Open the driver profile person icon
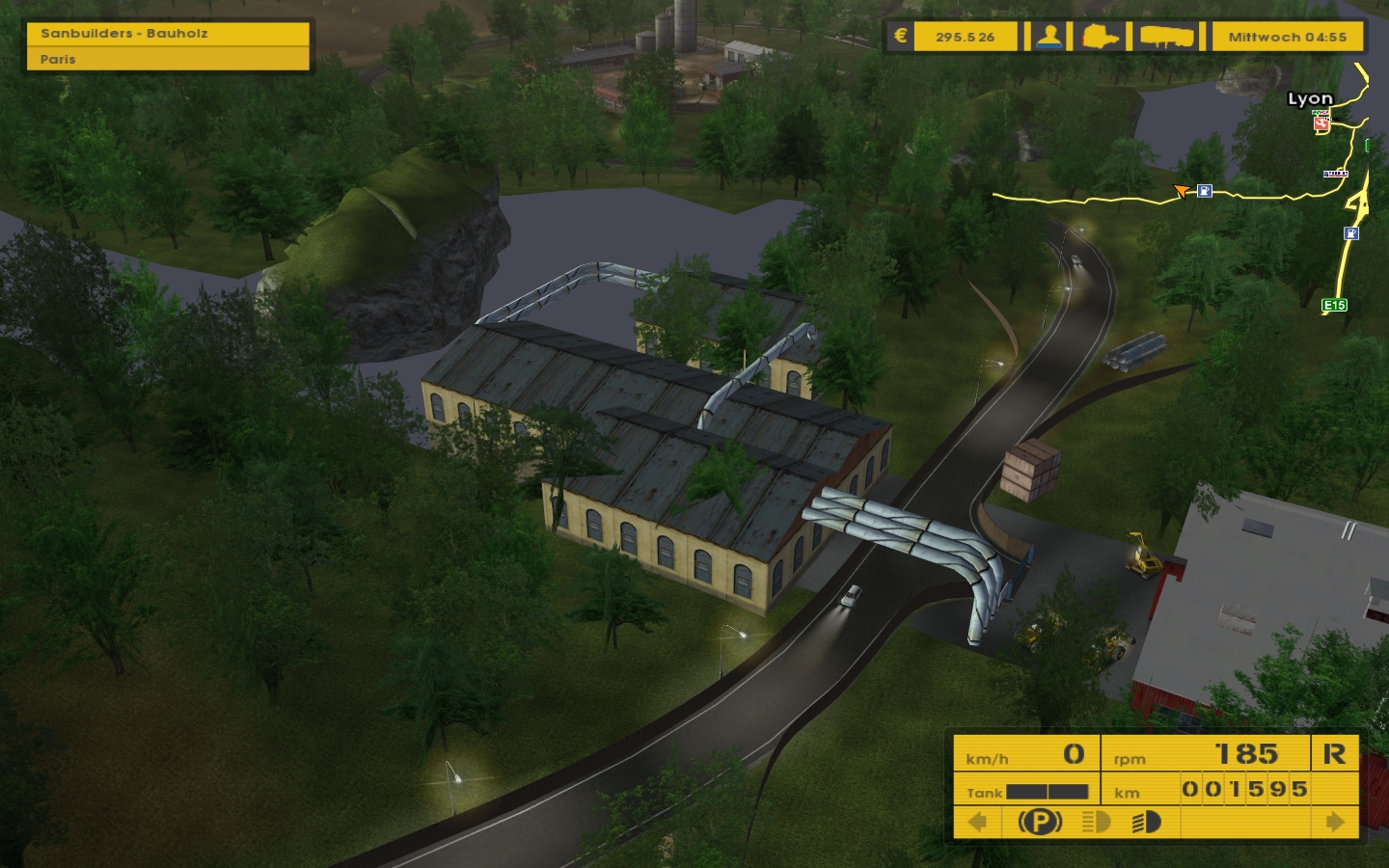 click(1049, 38)
